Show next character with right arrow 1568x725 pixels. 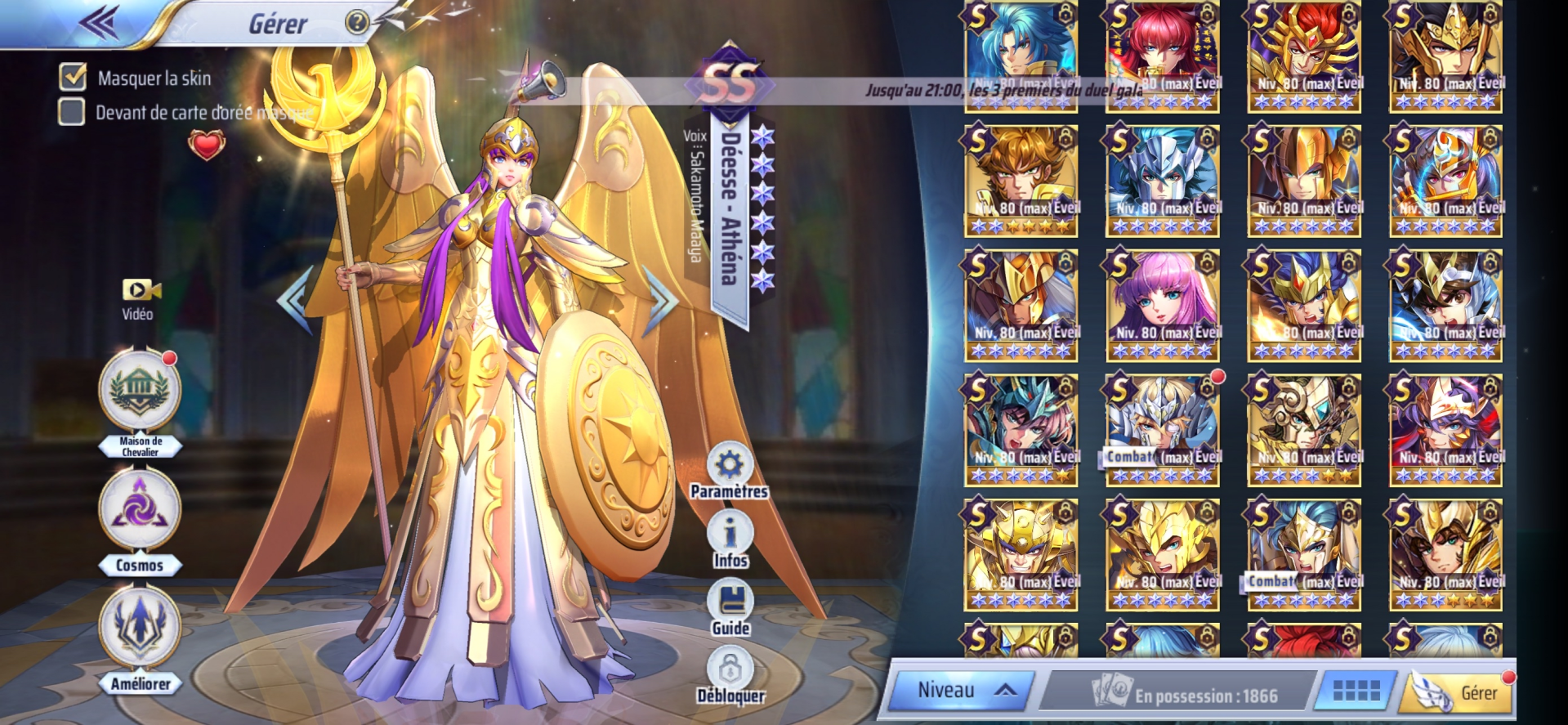click(x=659, y=299)
